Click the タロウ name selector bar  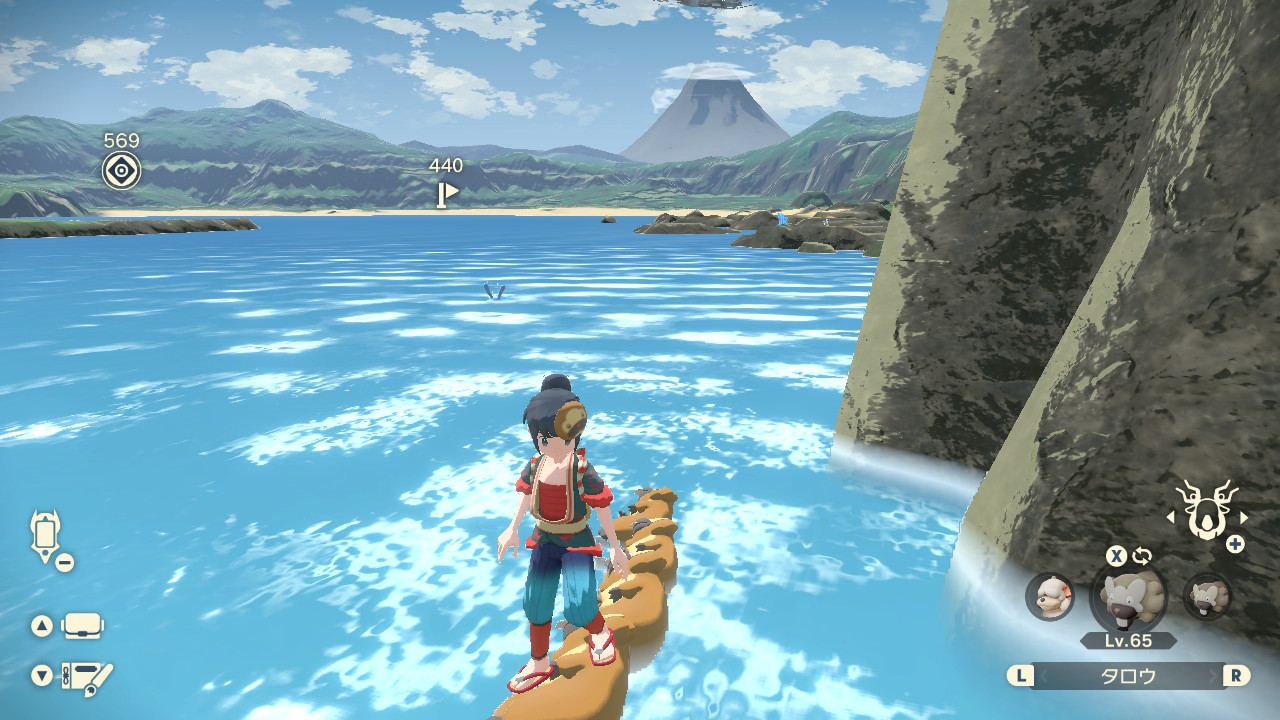point(1128,676)
